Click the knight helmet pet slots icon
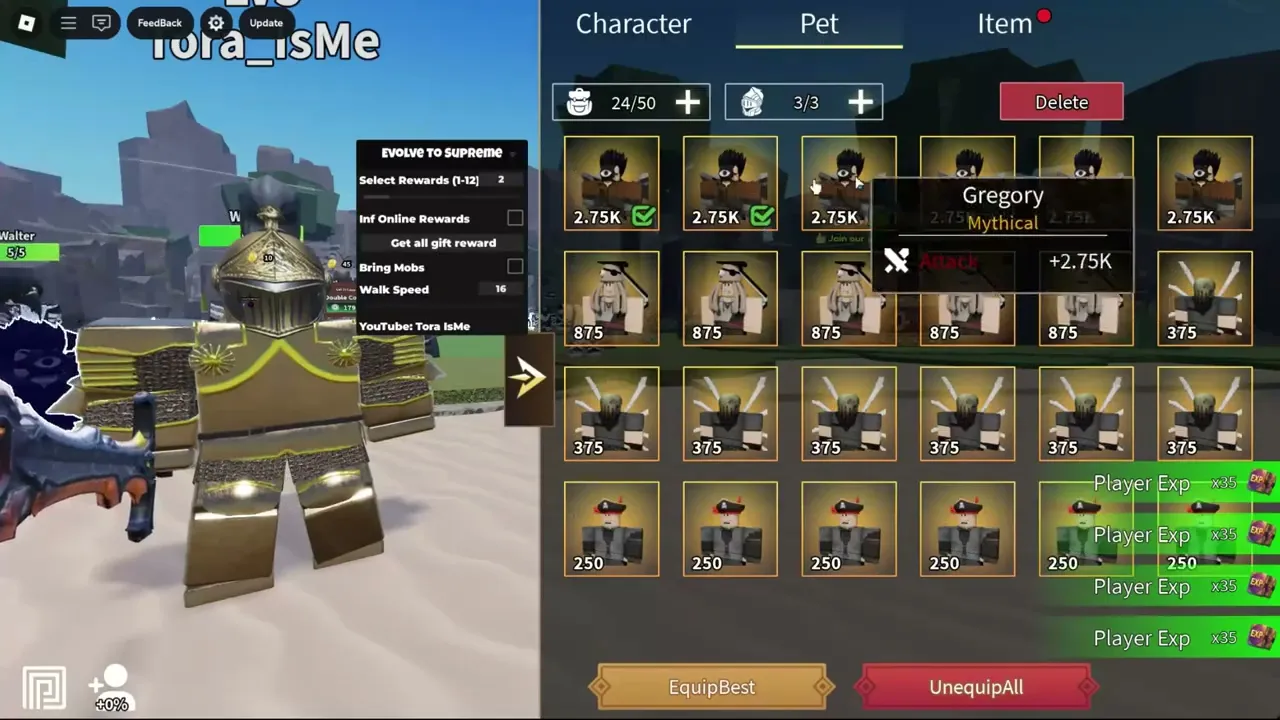This screenshot has height=720, width=1280. pyautogui.click(x=752, y=101)
